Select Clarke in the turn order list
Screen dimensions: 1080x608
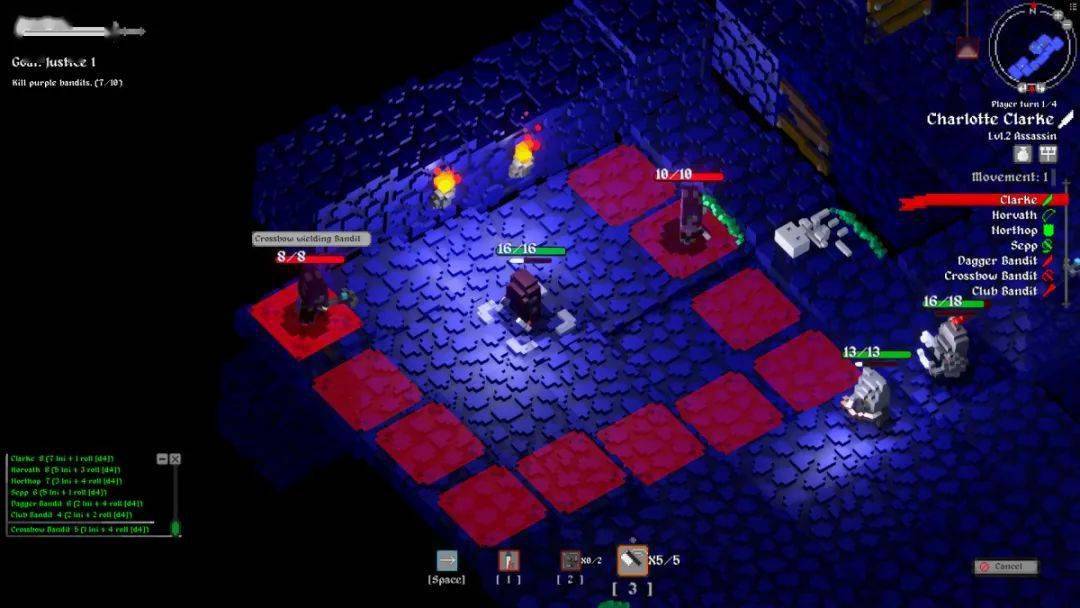point(1018,200)
